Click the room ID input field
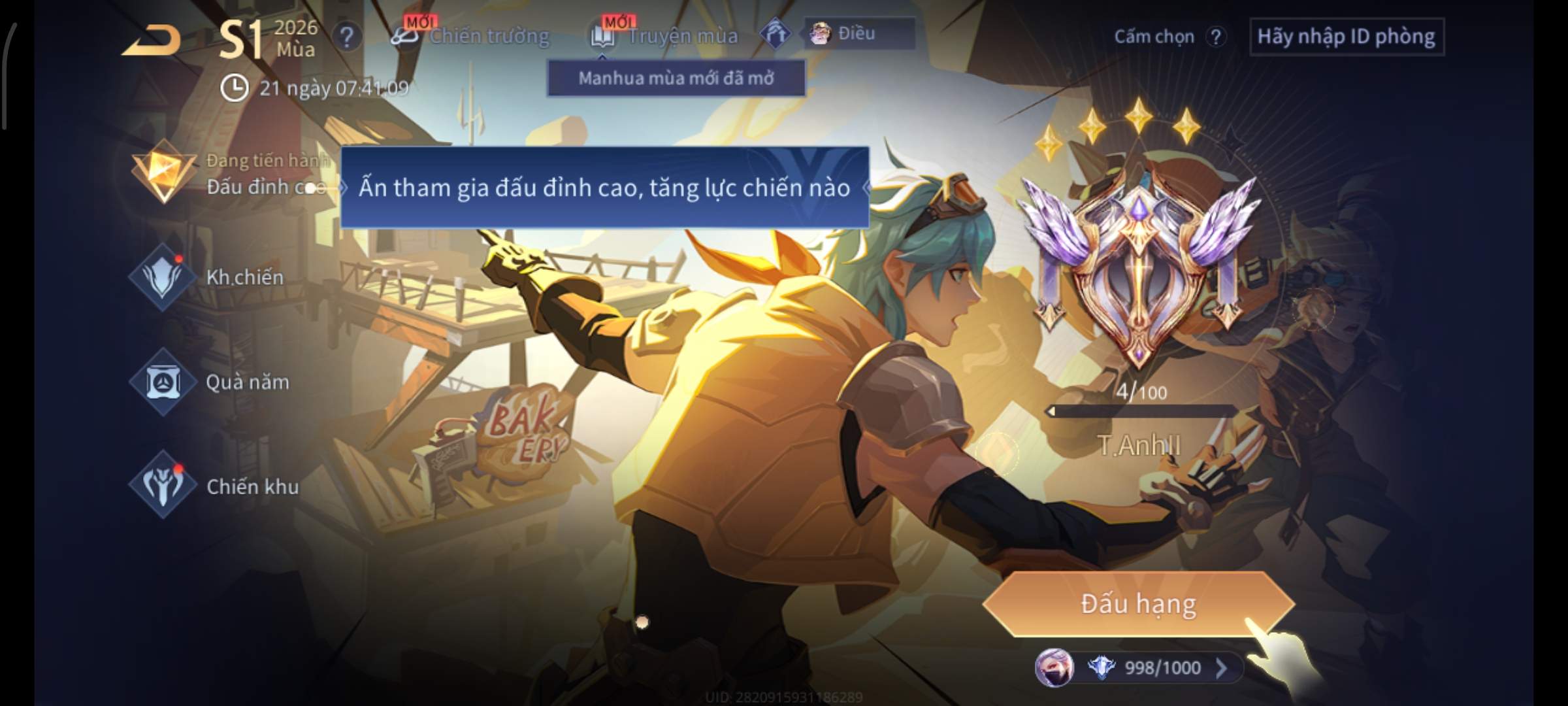Image resolution: width=1568 pixels, height=706 pixels. coord(1346,37)
